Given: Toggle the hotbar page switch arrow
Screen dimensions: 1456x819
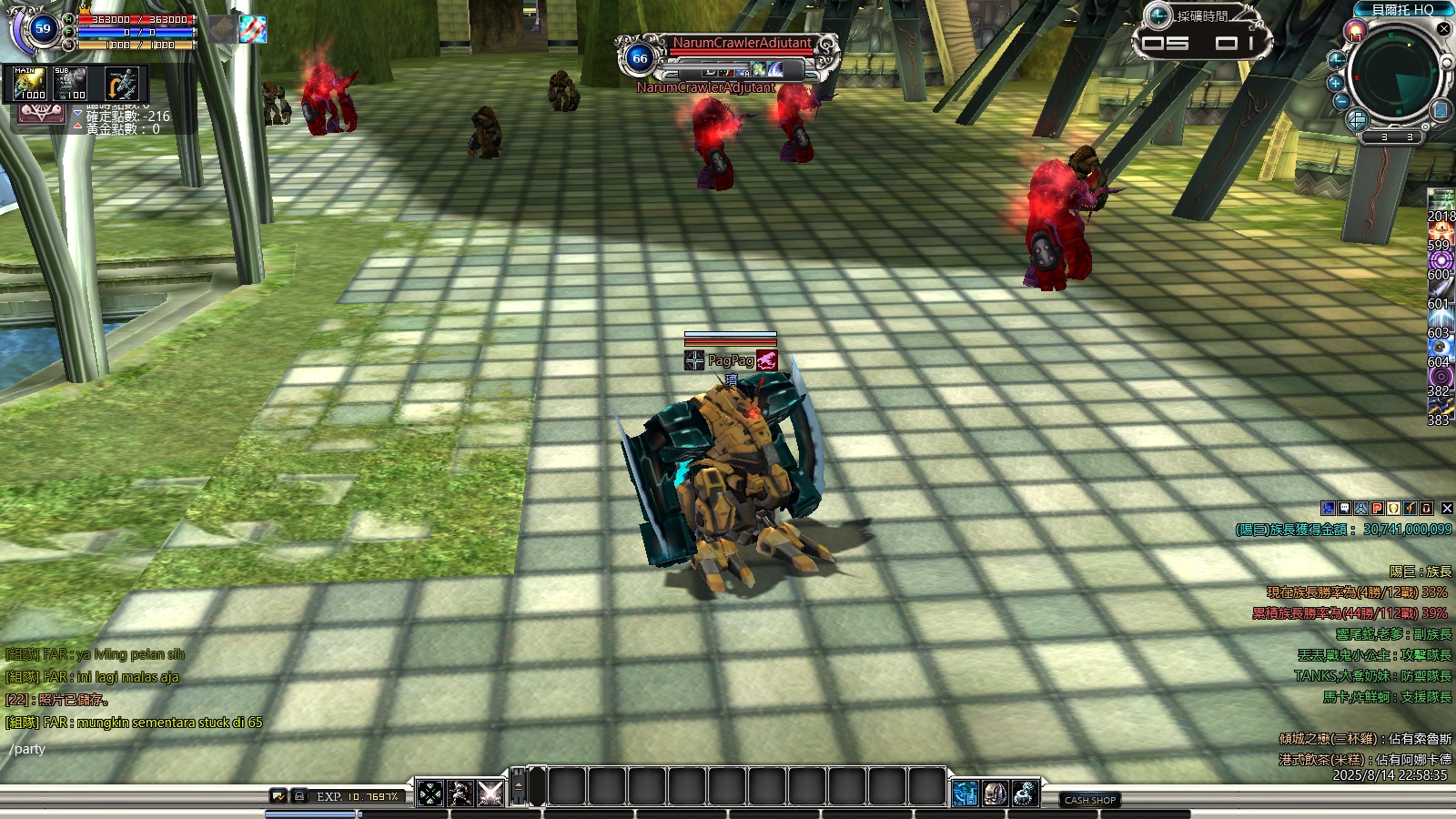Looking at the screenshot, I should point(519,785).
